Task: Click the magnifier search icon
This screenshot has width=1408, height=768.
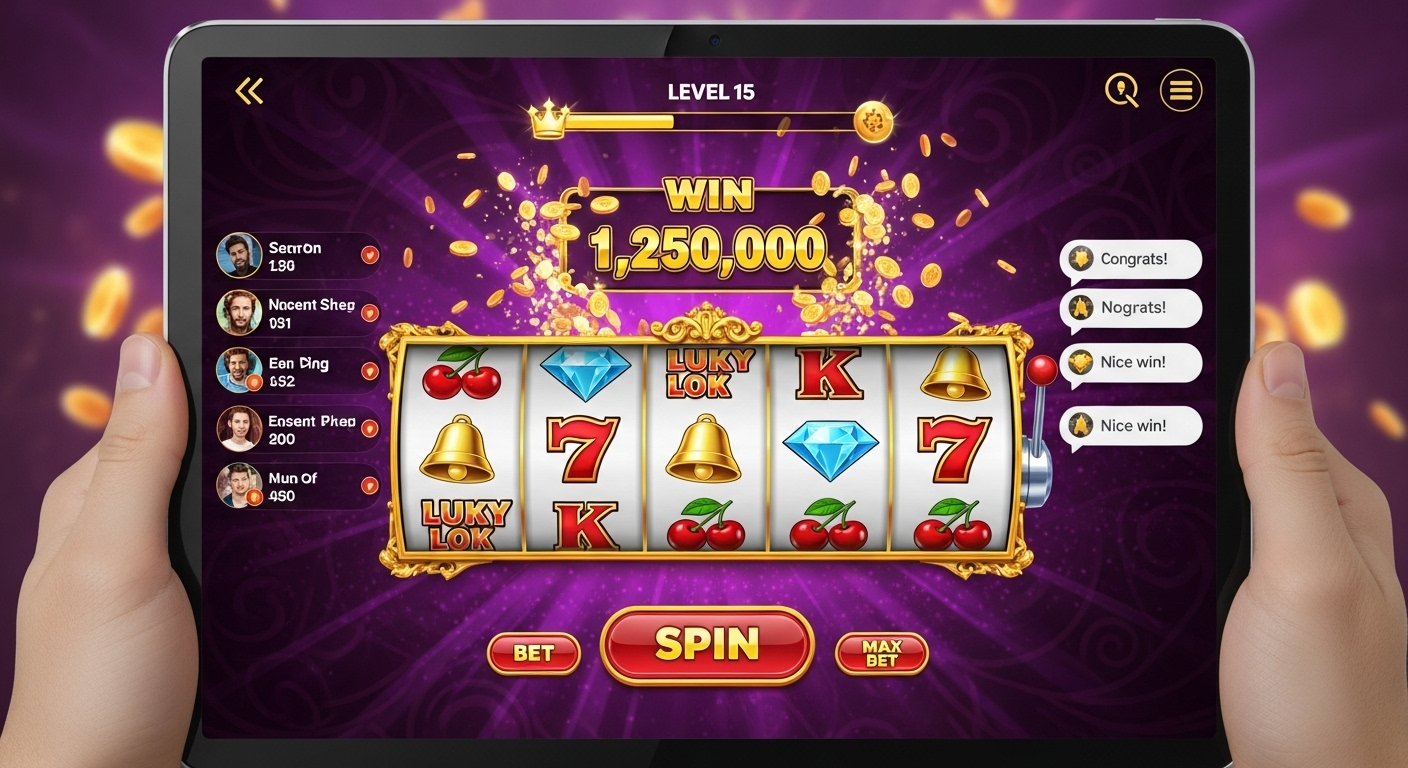Action: point(1122,91)
